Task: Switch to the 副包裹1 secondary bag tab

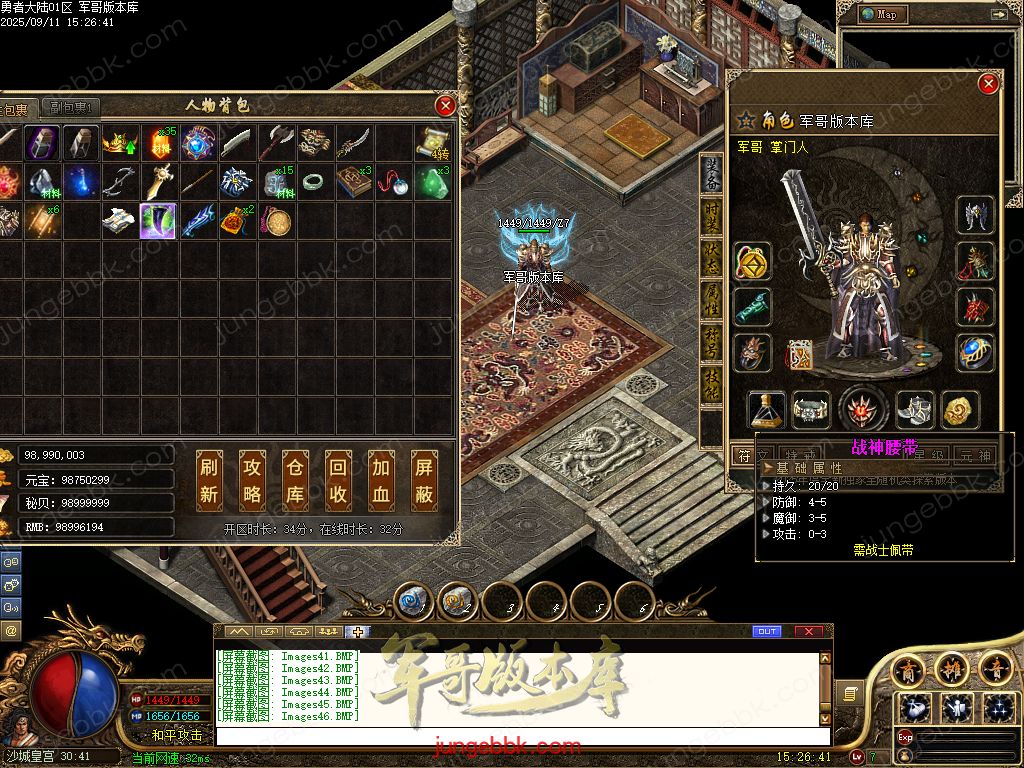Action: 70,108
